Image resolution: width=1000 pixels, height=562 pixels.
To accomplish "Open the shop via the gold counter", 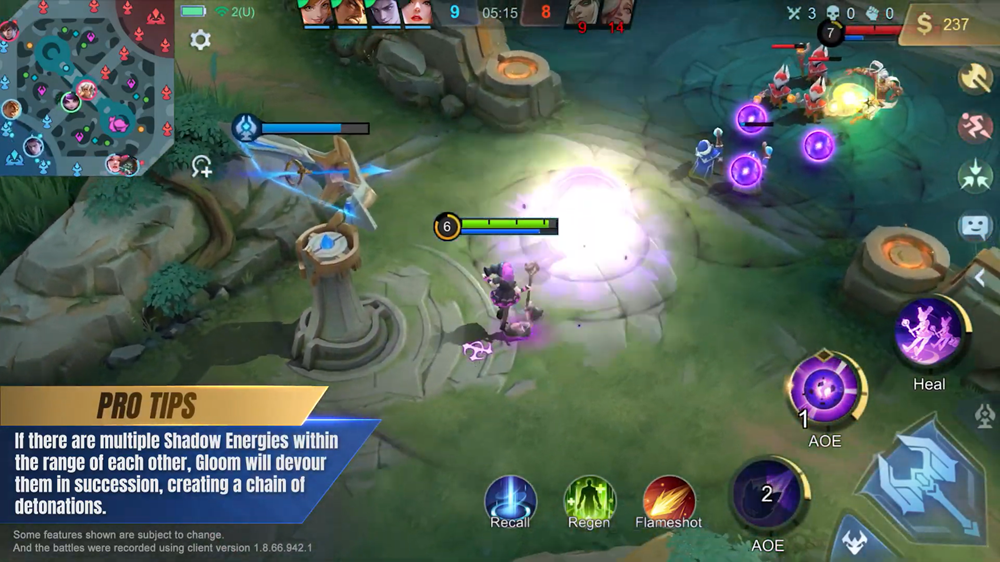I will [947, 24].
